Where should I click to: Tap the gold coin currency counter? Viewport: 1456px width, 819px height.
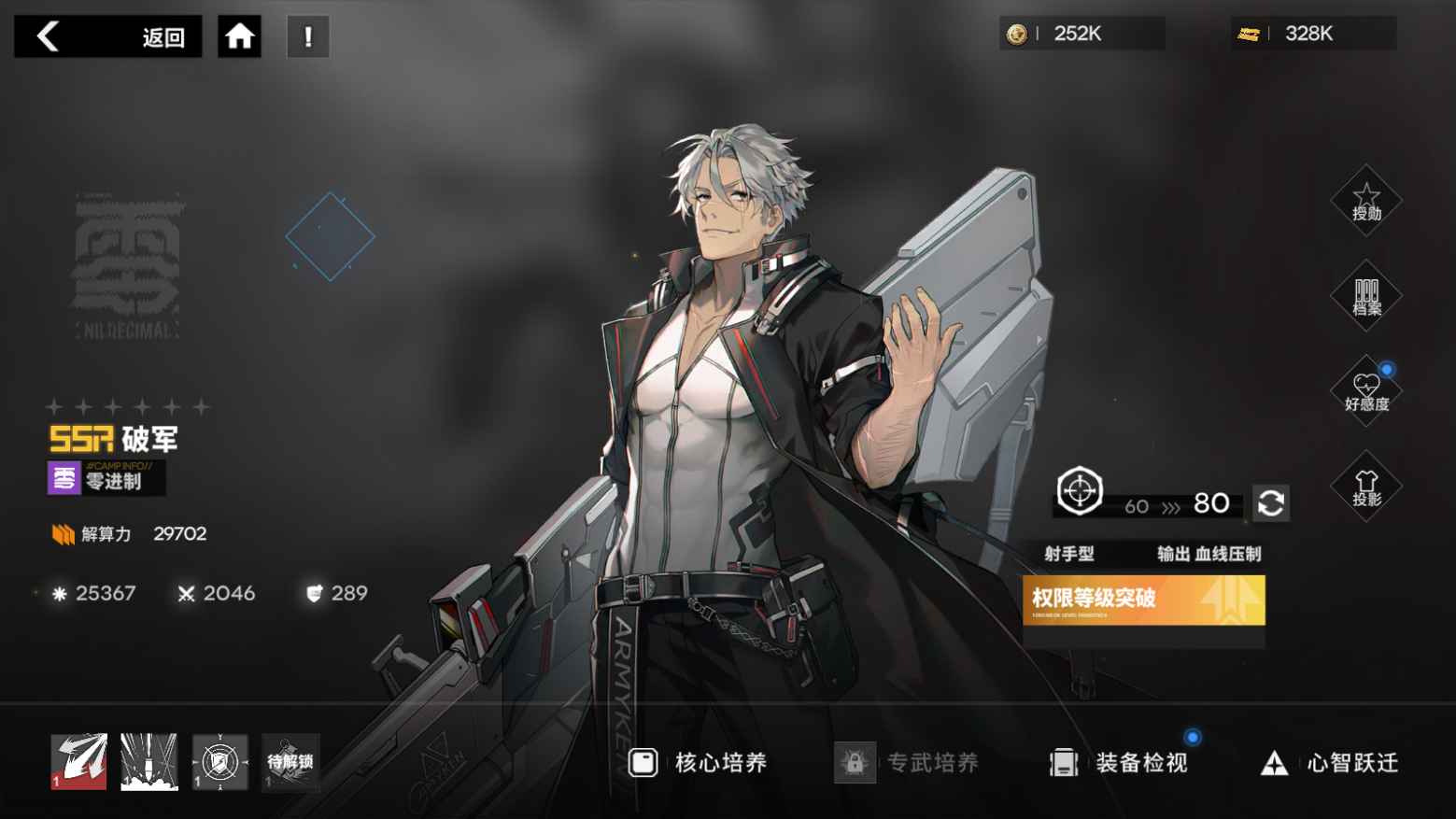(x=1081, y=34)
